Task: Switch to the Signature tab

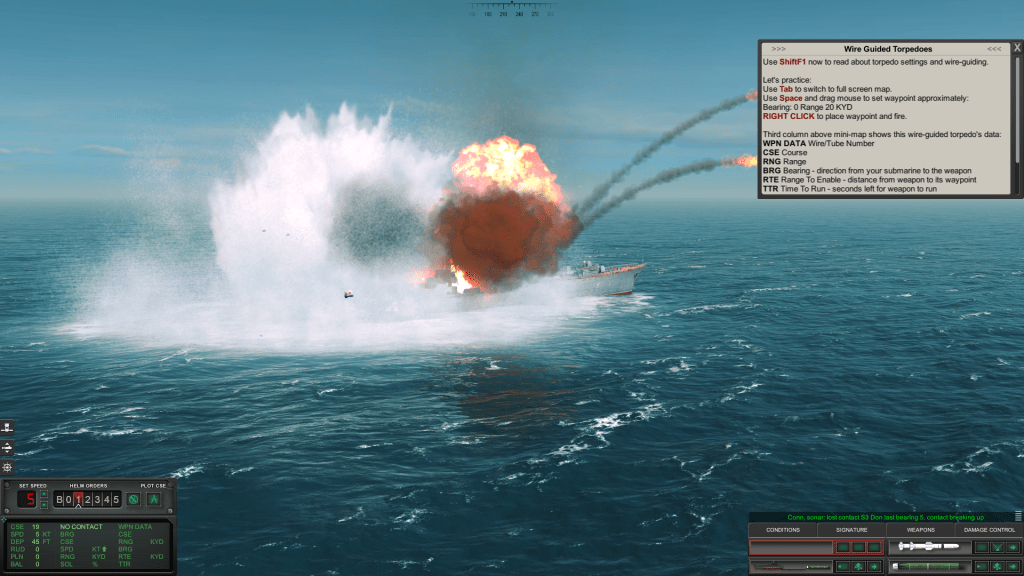Action: [851, 529]
